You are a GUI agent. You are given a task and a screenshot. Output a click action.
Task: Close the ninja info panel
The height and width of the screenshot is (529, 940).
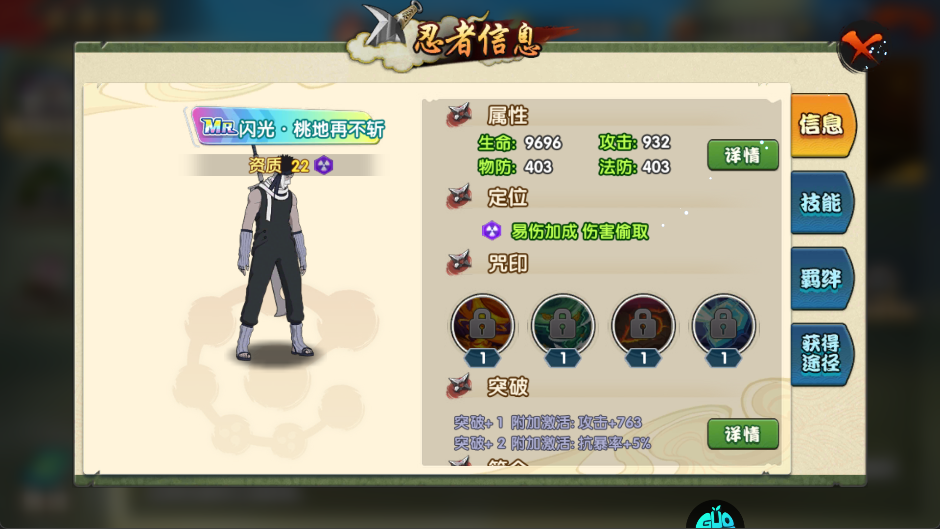coord(861,48)
